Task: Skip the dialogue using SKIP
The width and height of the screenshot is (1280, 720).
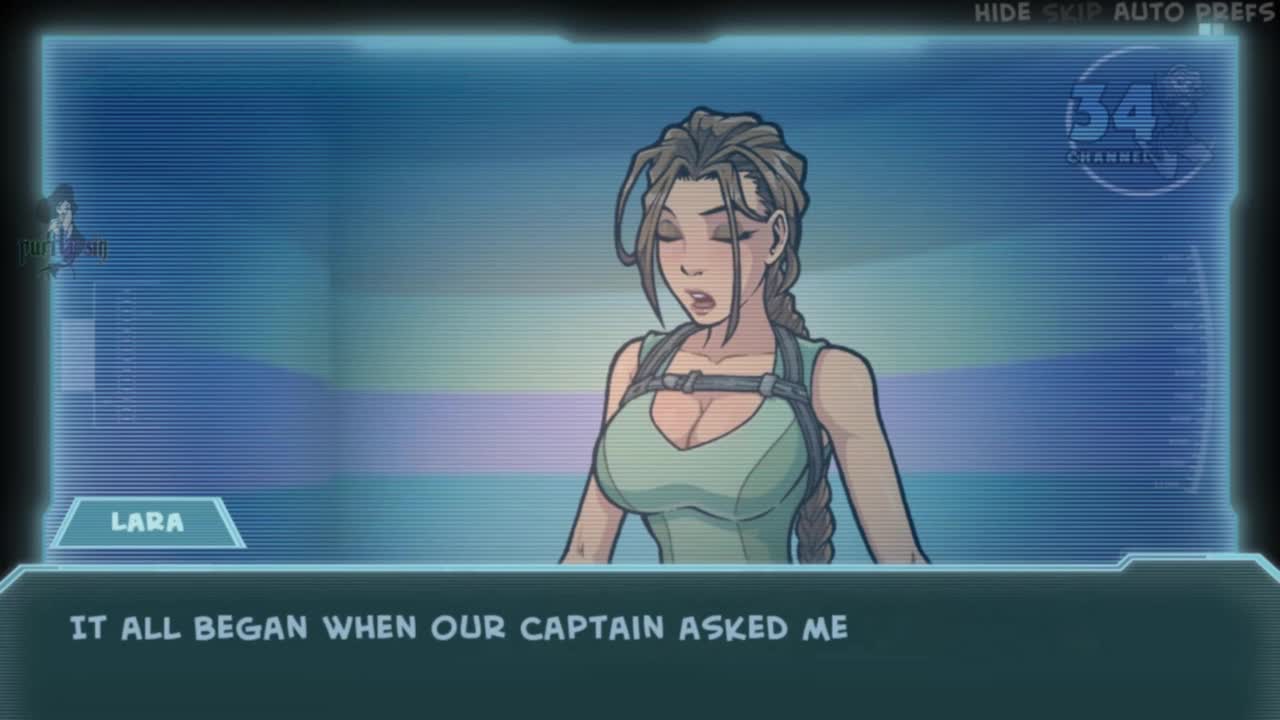Action: 1071,13
